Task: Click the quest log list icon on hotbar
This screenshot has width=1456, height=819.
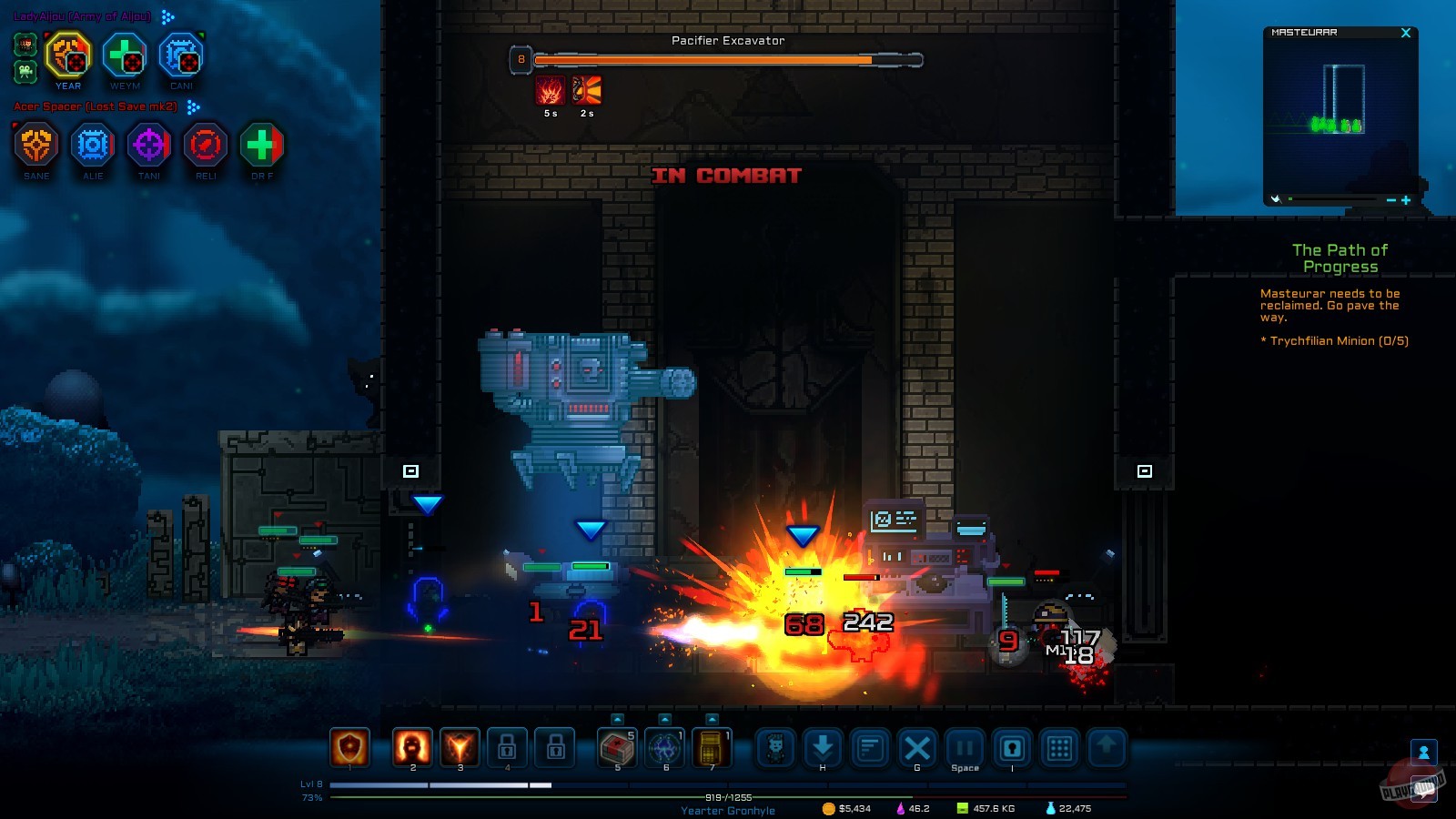Action: 868,749
